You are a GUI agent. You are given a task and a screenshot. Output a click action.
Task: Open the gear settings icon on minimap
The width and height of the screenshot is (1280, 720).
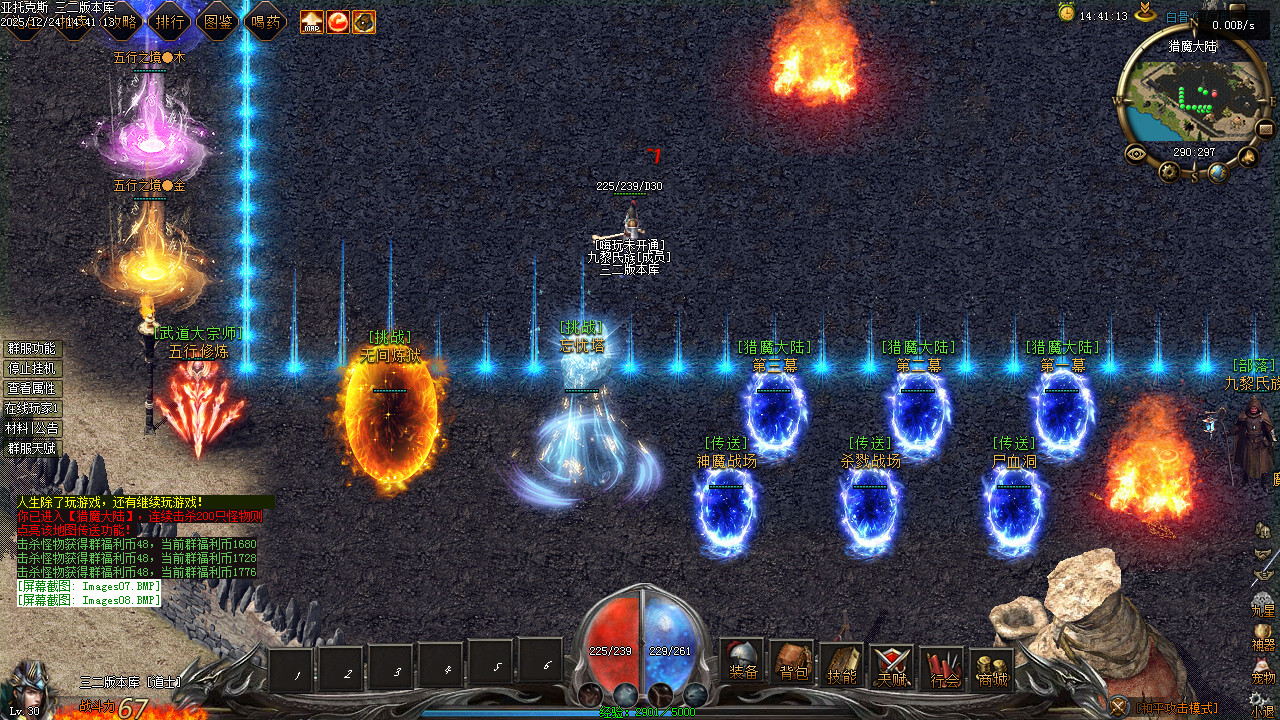(1169, 172)
